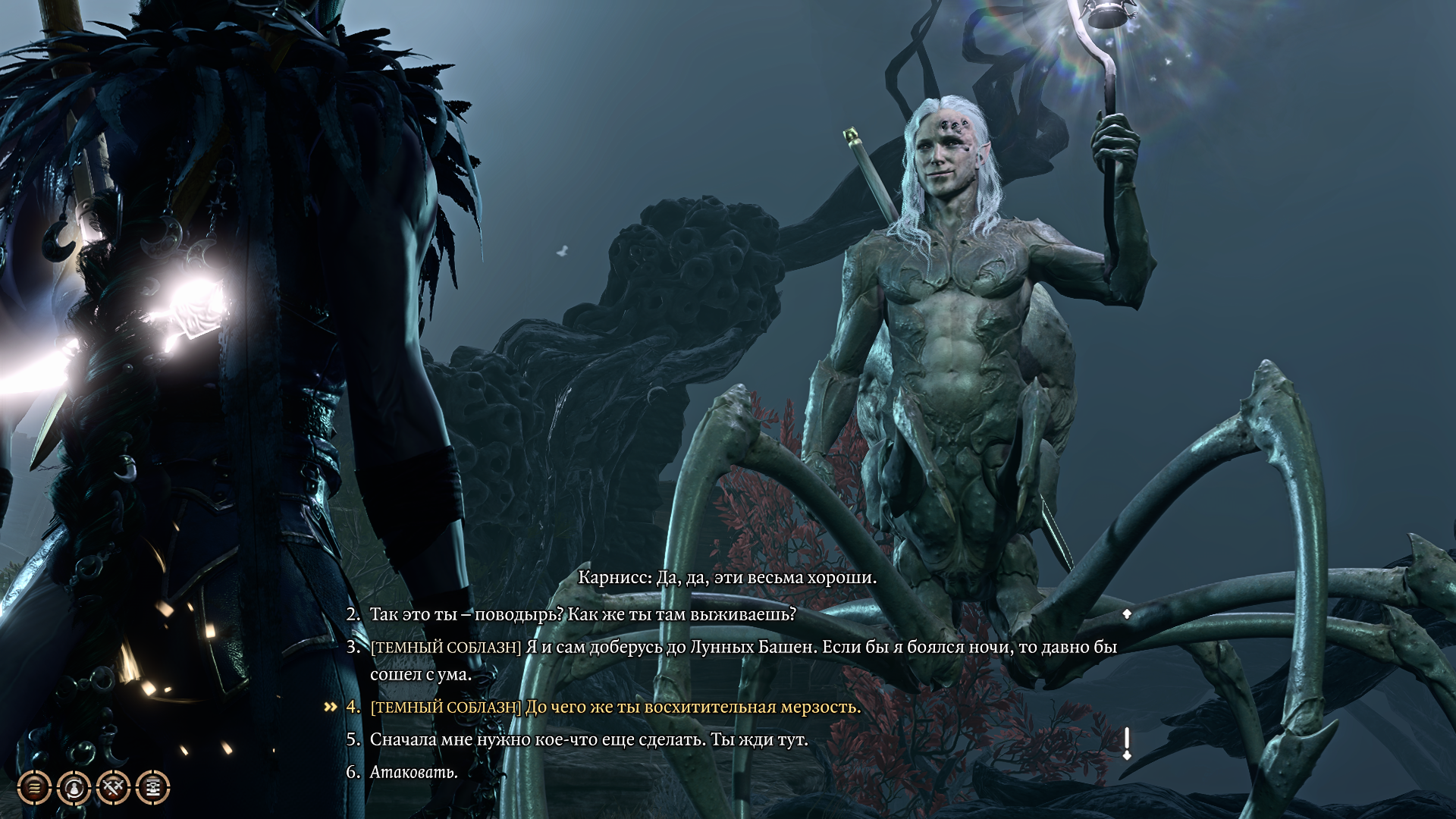Image resolution: width=1456 pixels, height=819 pixels.
Task: Choose reply 2 asking about the guide
Action: tap(582, 614)
